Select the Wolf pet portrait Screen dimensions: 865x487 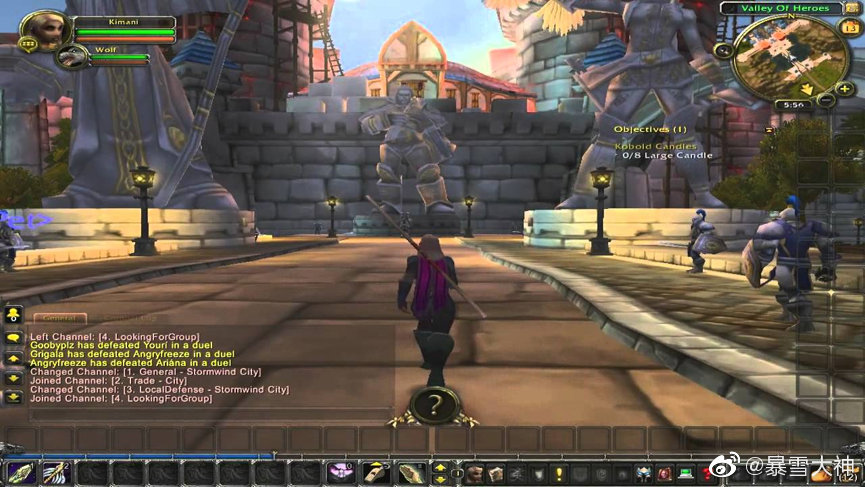[x=71, y=56]
